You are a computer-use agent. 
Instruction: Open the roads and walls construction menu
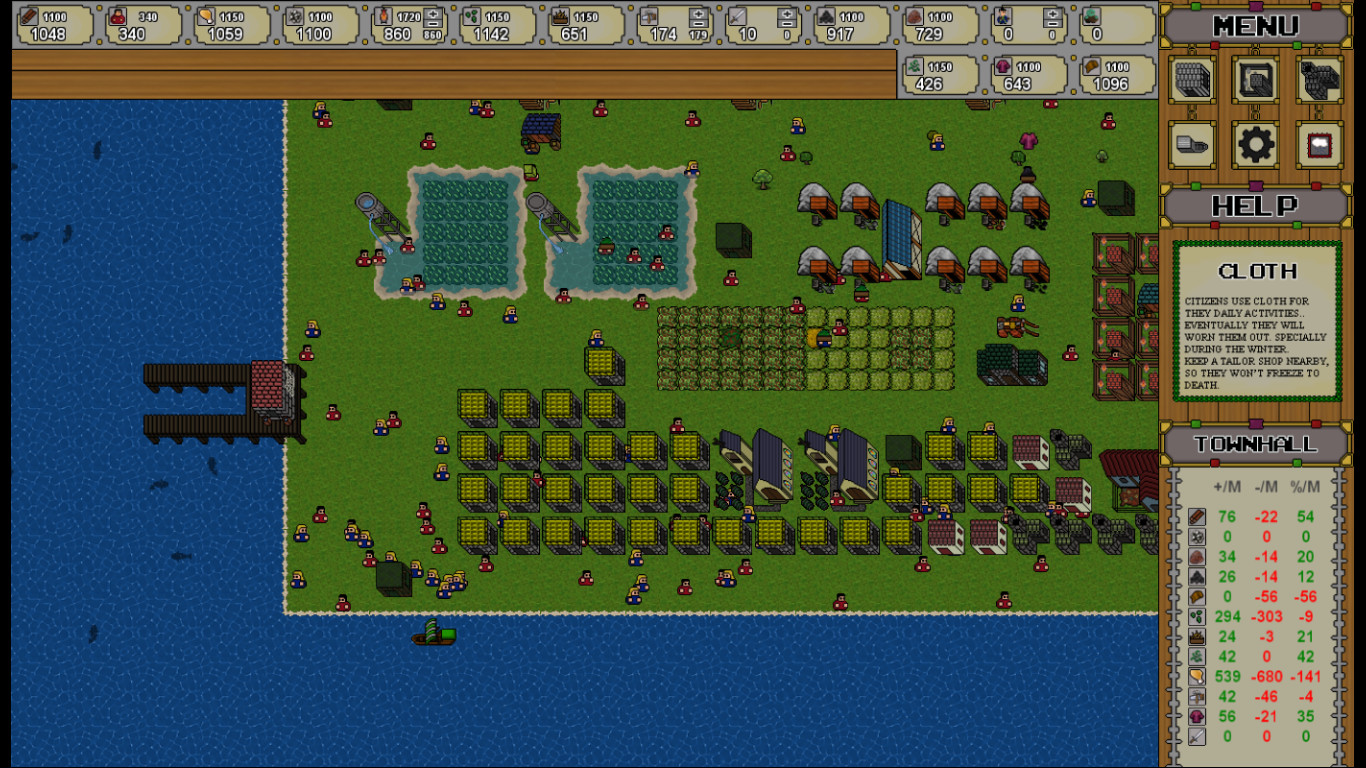1318,80
